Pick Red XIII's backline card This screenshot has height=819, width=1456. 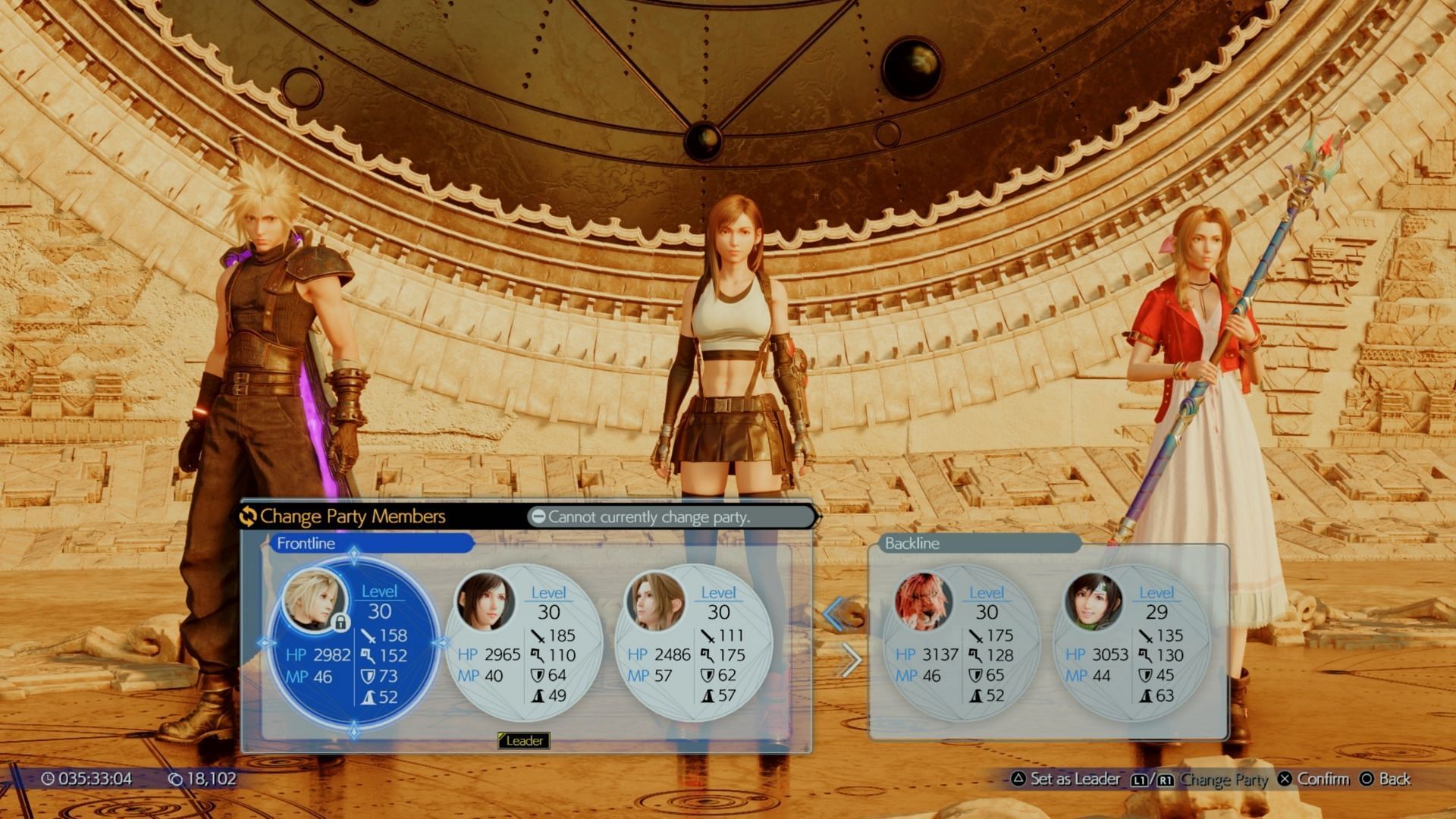pos(962,645)
